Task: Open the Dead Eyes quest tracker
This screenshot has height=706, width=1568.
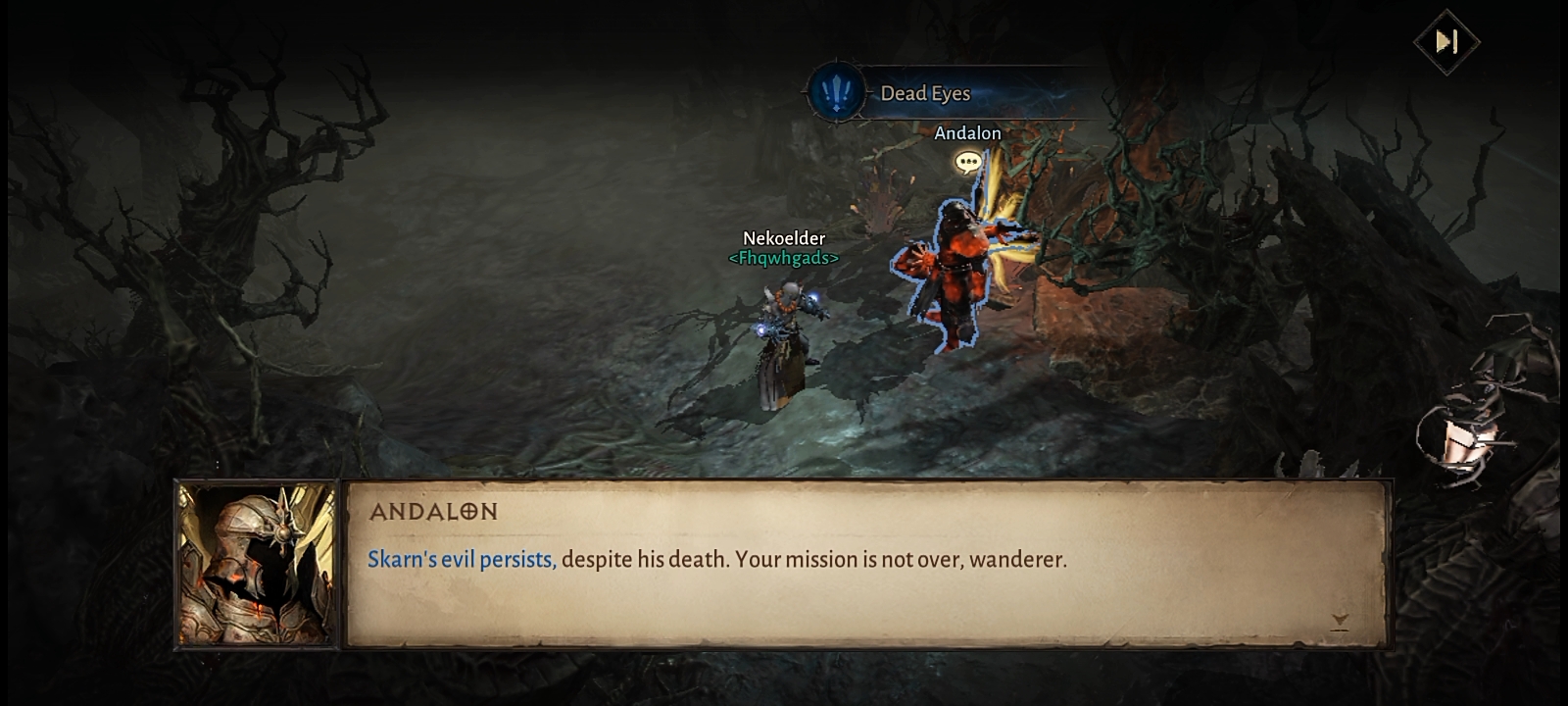Action: (923, 93)
